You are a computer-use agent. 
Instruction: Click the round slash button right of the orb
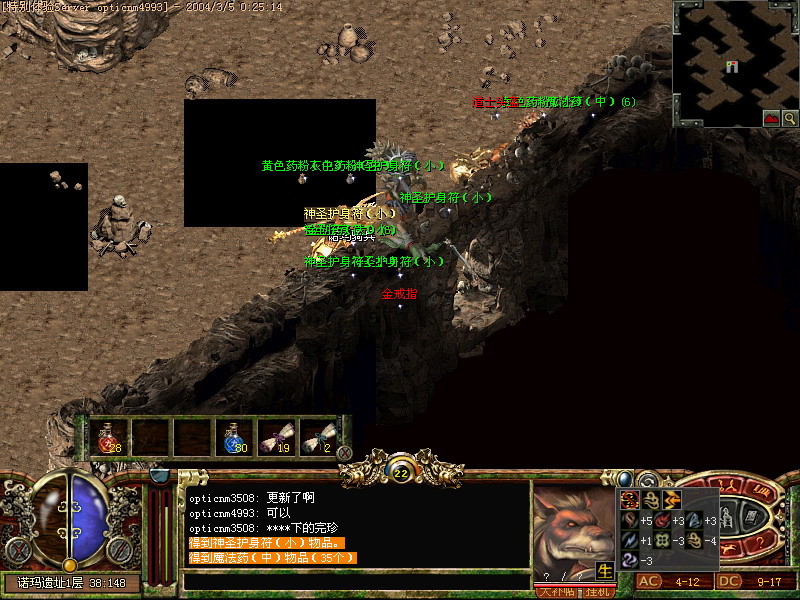120,550
